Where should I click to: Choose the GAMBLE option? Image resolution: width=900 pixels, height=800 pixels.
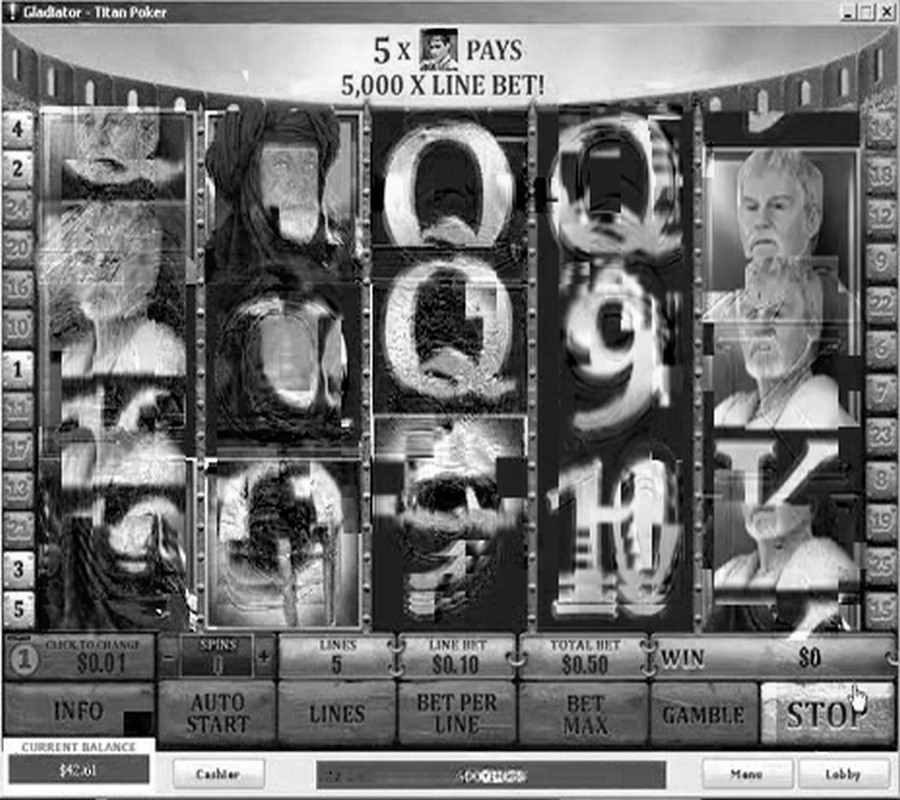(704, 714)
